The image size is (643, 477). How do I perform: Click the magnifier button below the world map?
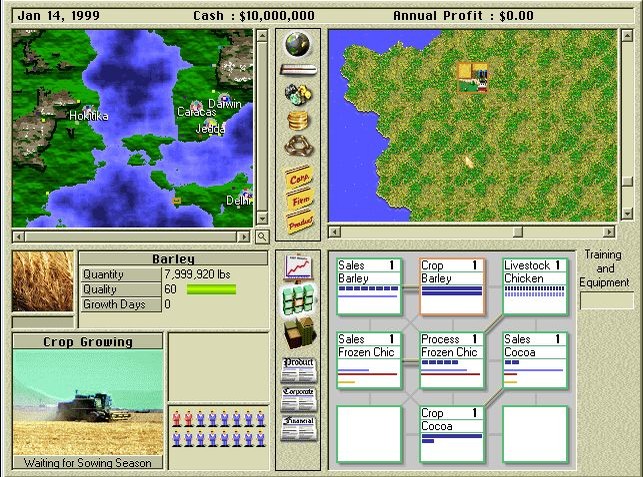262,237
